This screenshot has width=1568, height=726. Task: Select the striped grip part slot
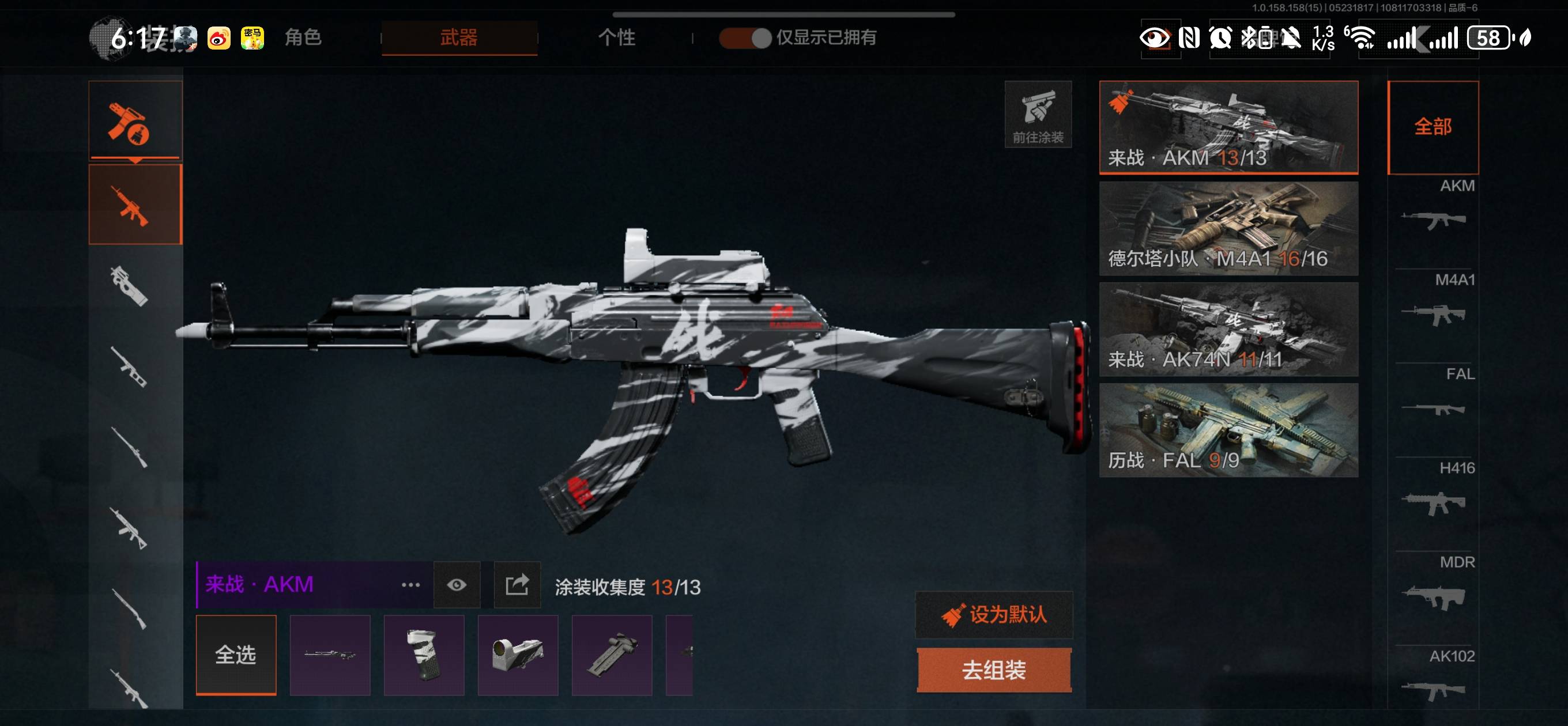[x=424, y=655]
